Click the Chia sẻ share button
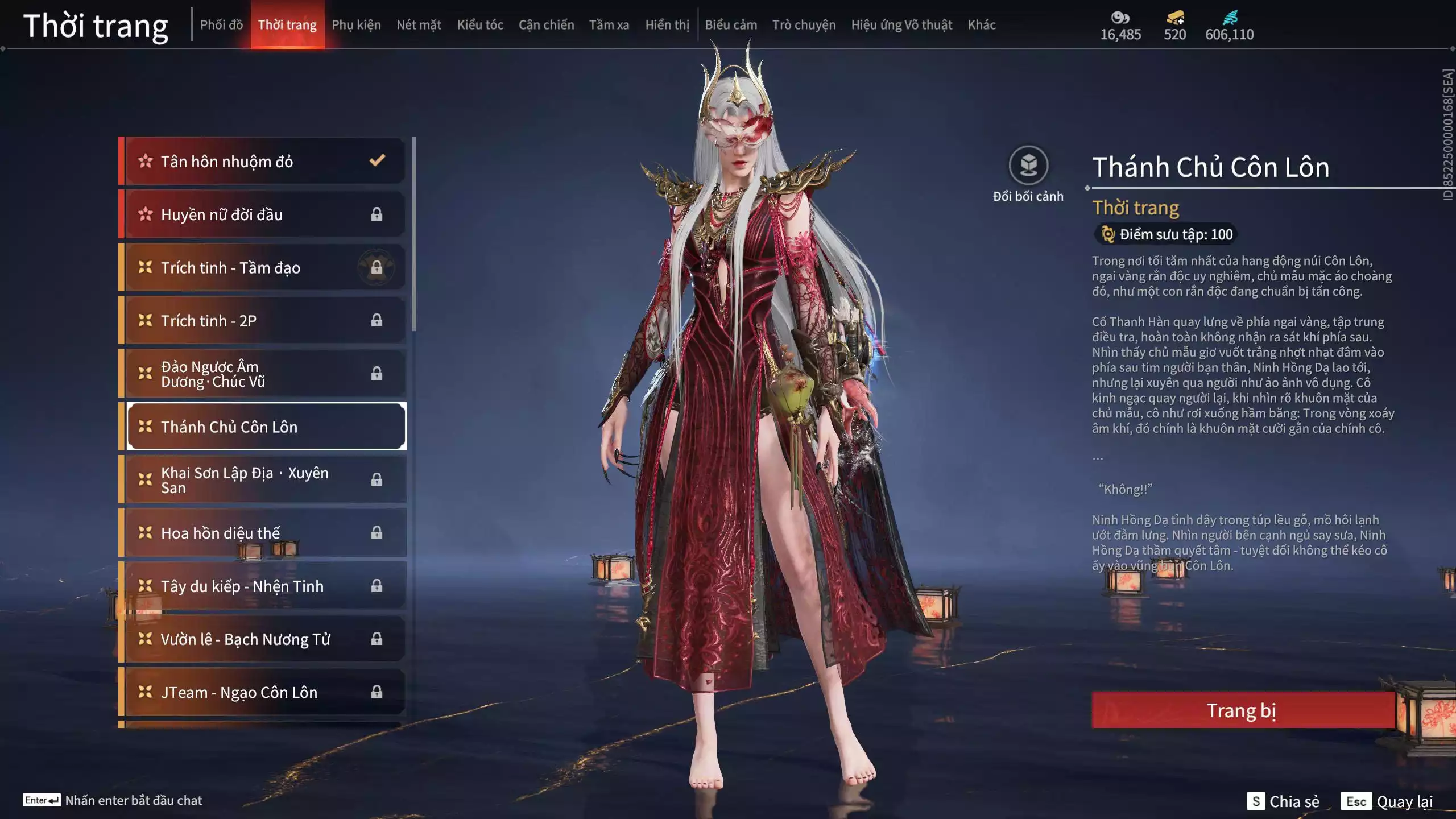The width and height of the screenshot is (1456, 819). pyautogui.click(x=1284, y=801)
